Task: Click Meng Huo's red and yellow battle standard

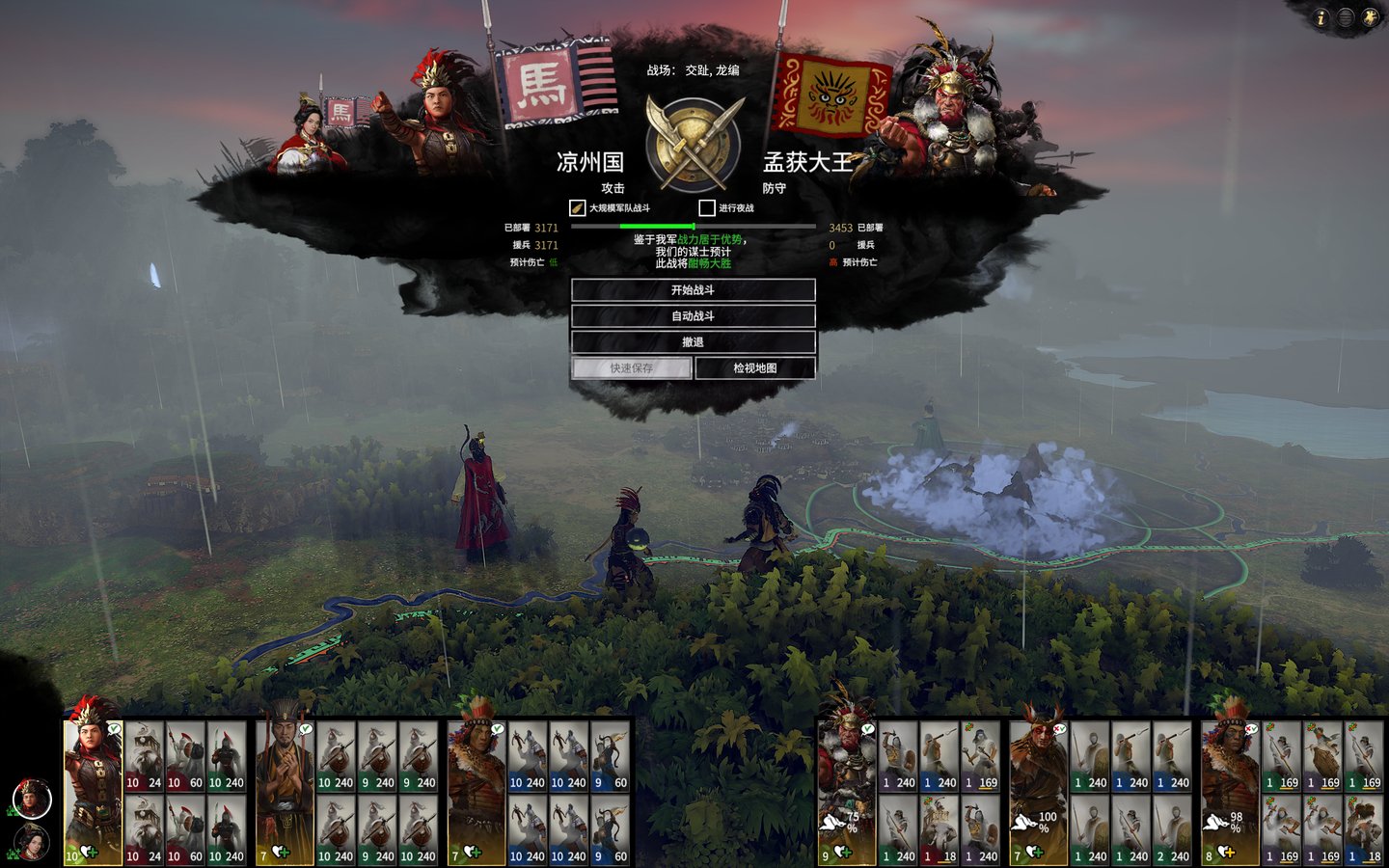Action: point(831,95)
